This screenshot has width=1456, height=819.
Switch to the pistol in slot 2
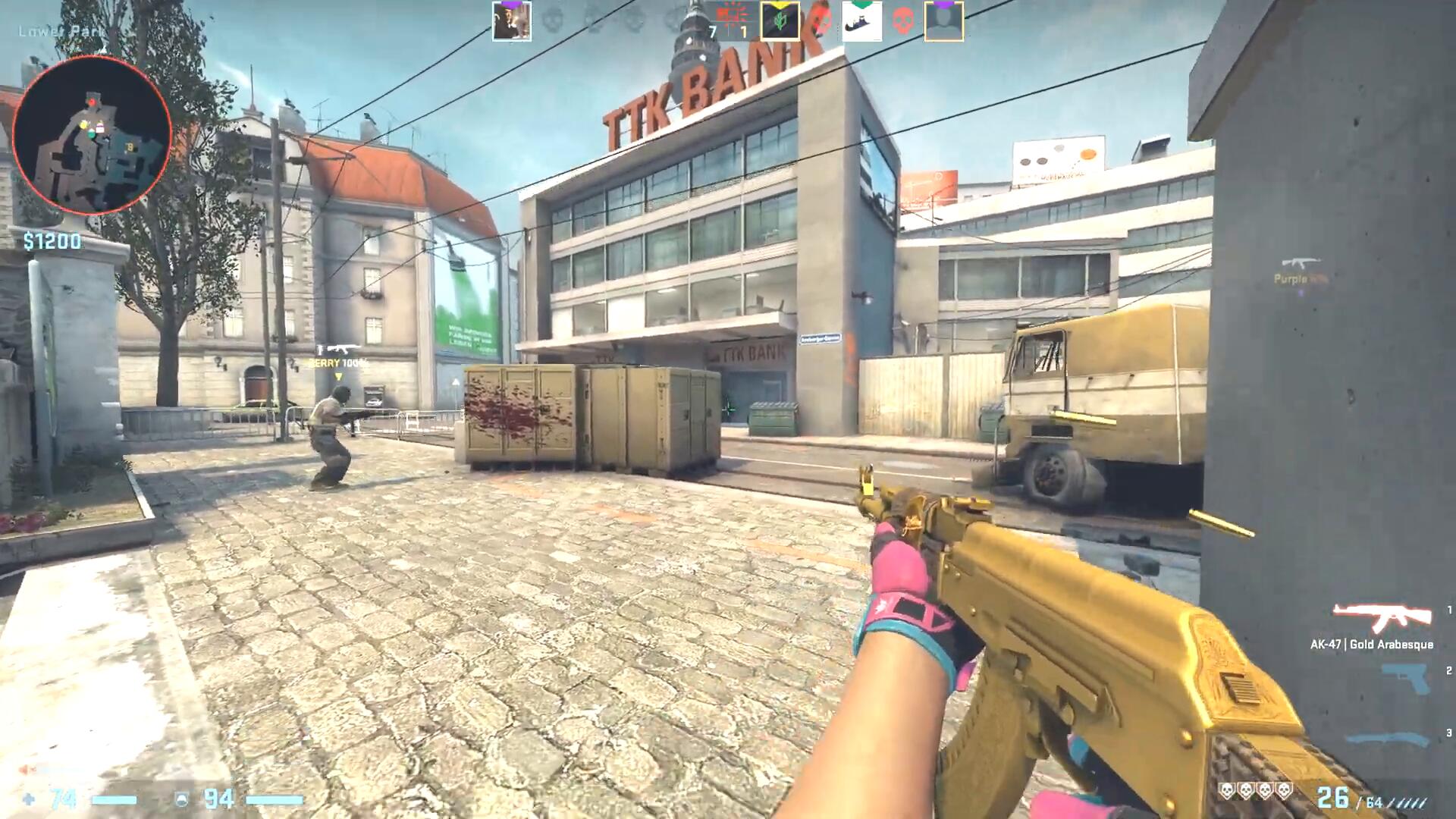(x=1405, y=677)
